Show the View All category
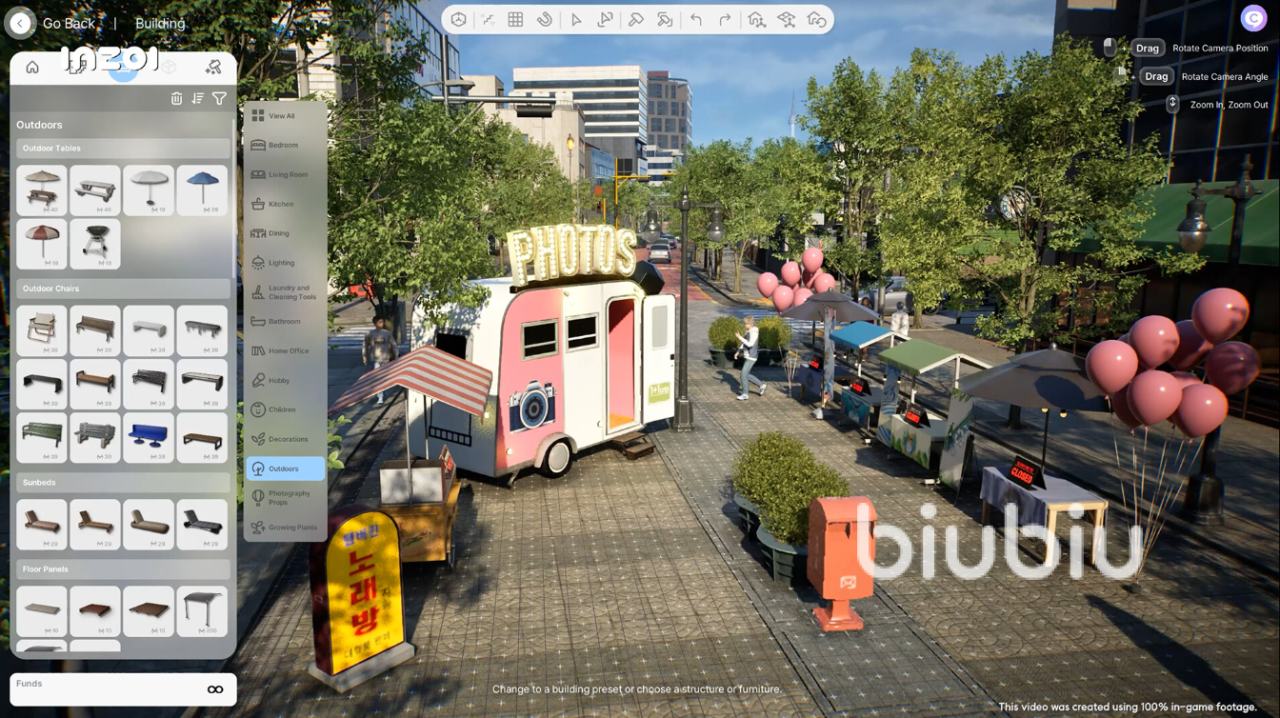The image size is (1280, 718). 284,116
